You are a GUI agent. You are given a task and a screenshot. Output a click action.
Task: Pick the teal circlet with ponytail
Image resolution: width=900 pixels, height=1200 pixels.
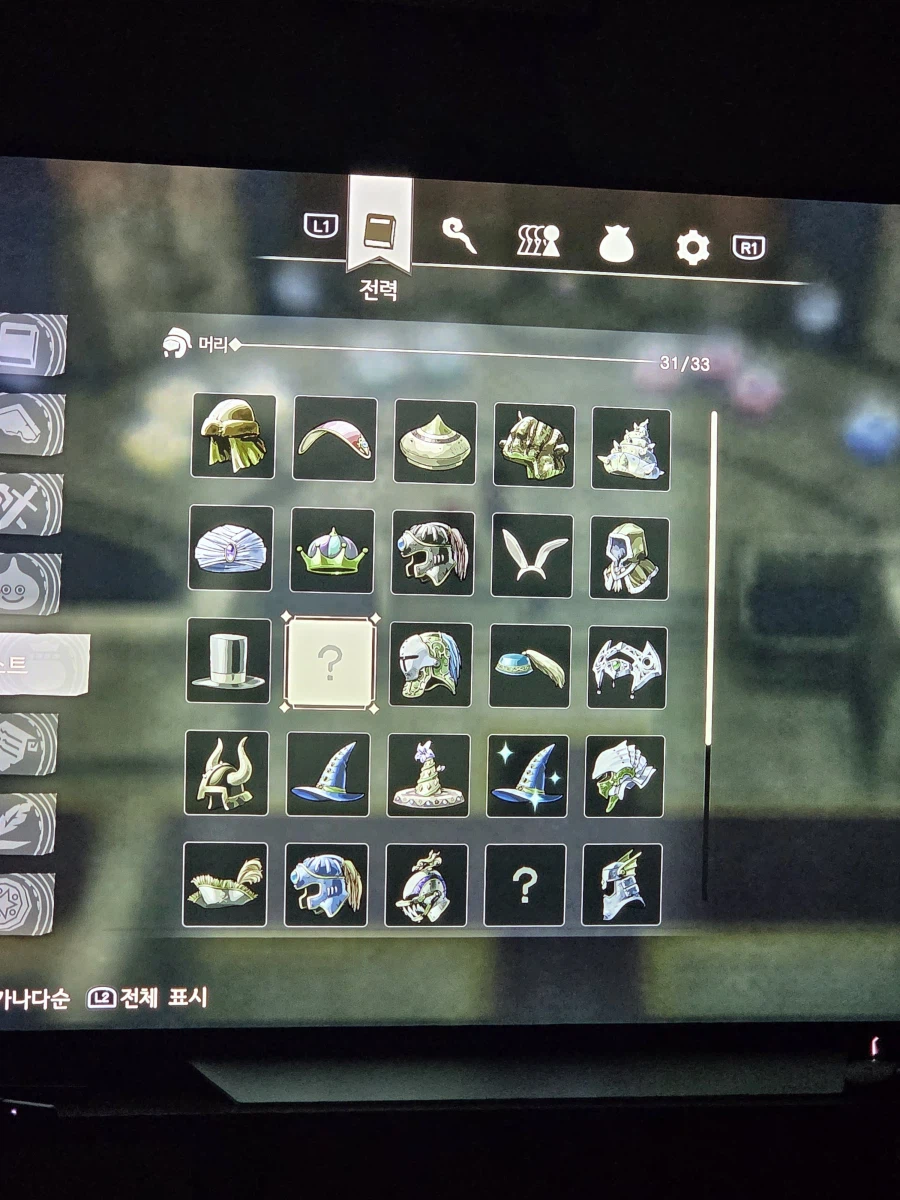530,666
